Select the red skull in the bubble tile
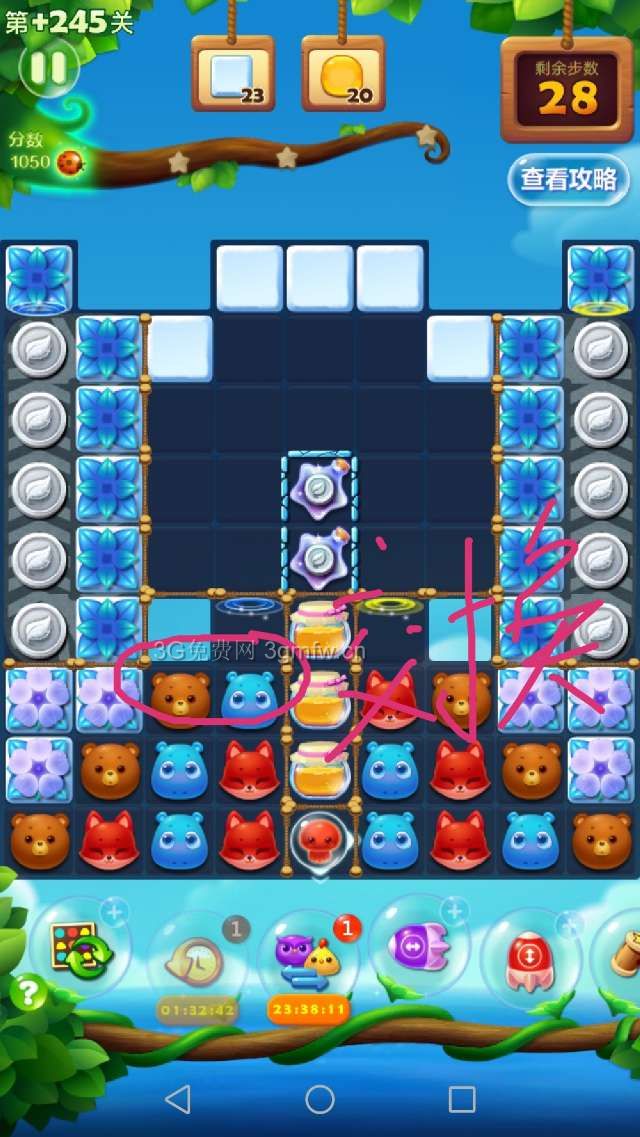 [x=320, y=840]
